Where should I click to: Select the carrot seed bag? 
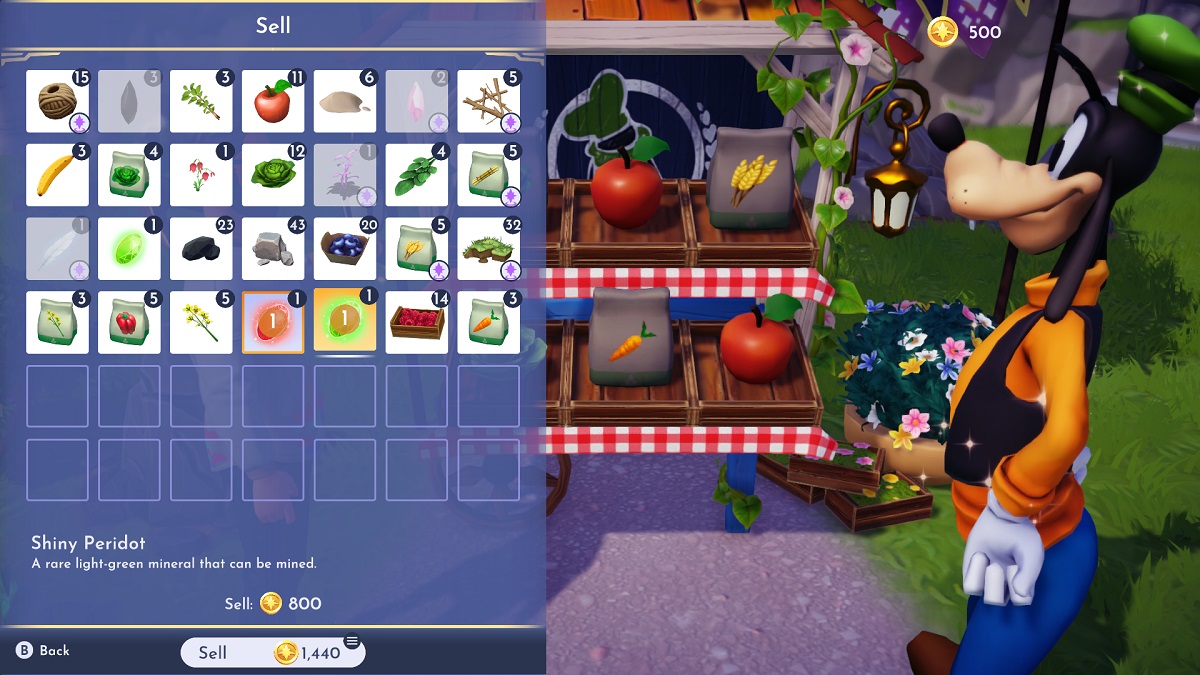[x=489, y=322]
